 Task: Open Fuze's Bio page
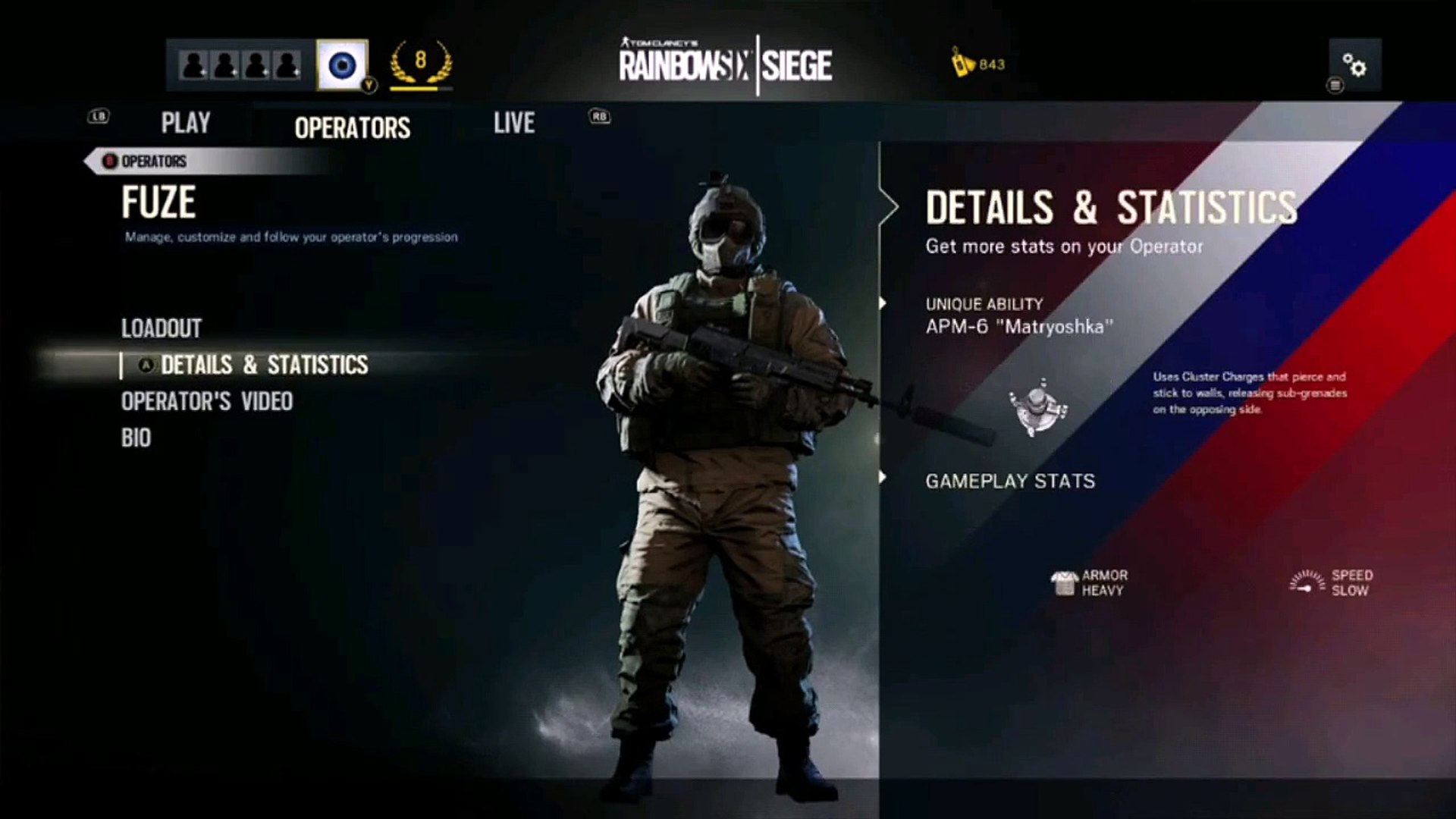(136, 438)
